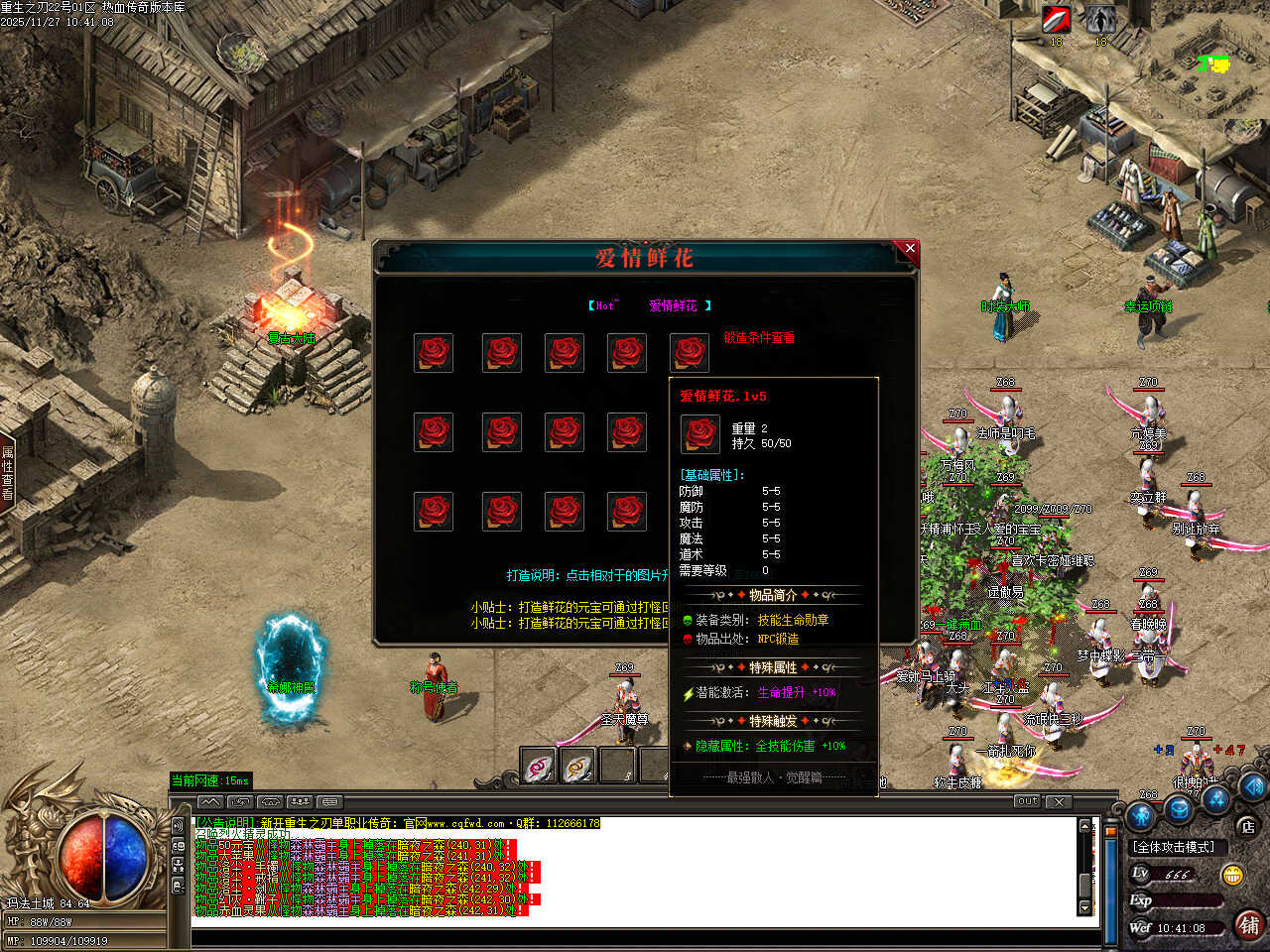Viewport: 1270px width, 952px height.
Task: Open the 店 shop button
Action: click(1247, 826)
